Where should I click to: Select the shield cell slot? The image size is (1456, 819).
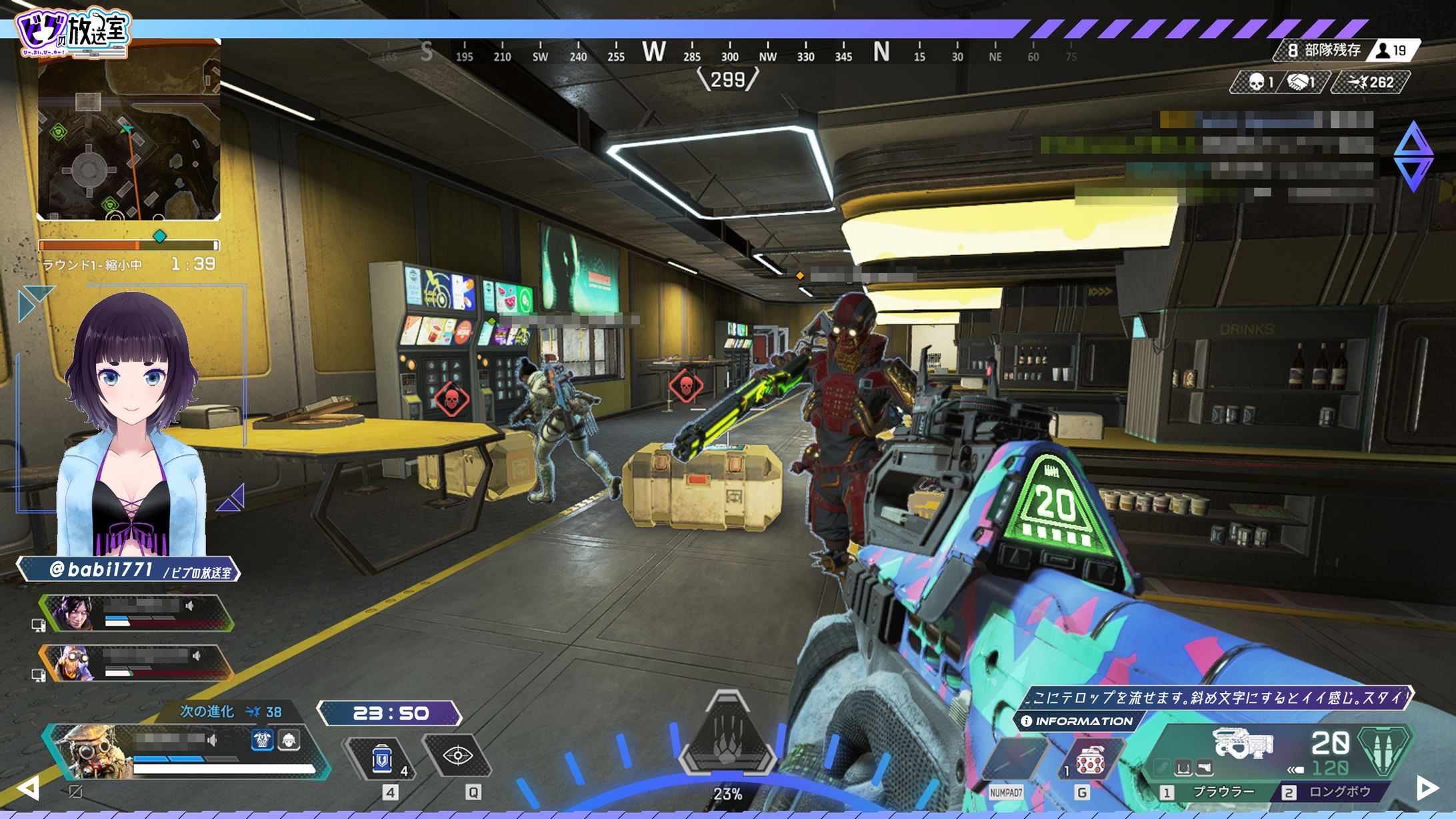(x=382, y=759)
